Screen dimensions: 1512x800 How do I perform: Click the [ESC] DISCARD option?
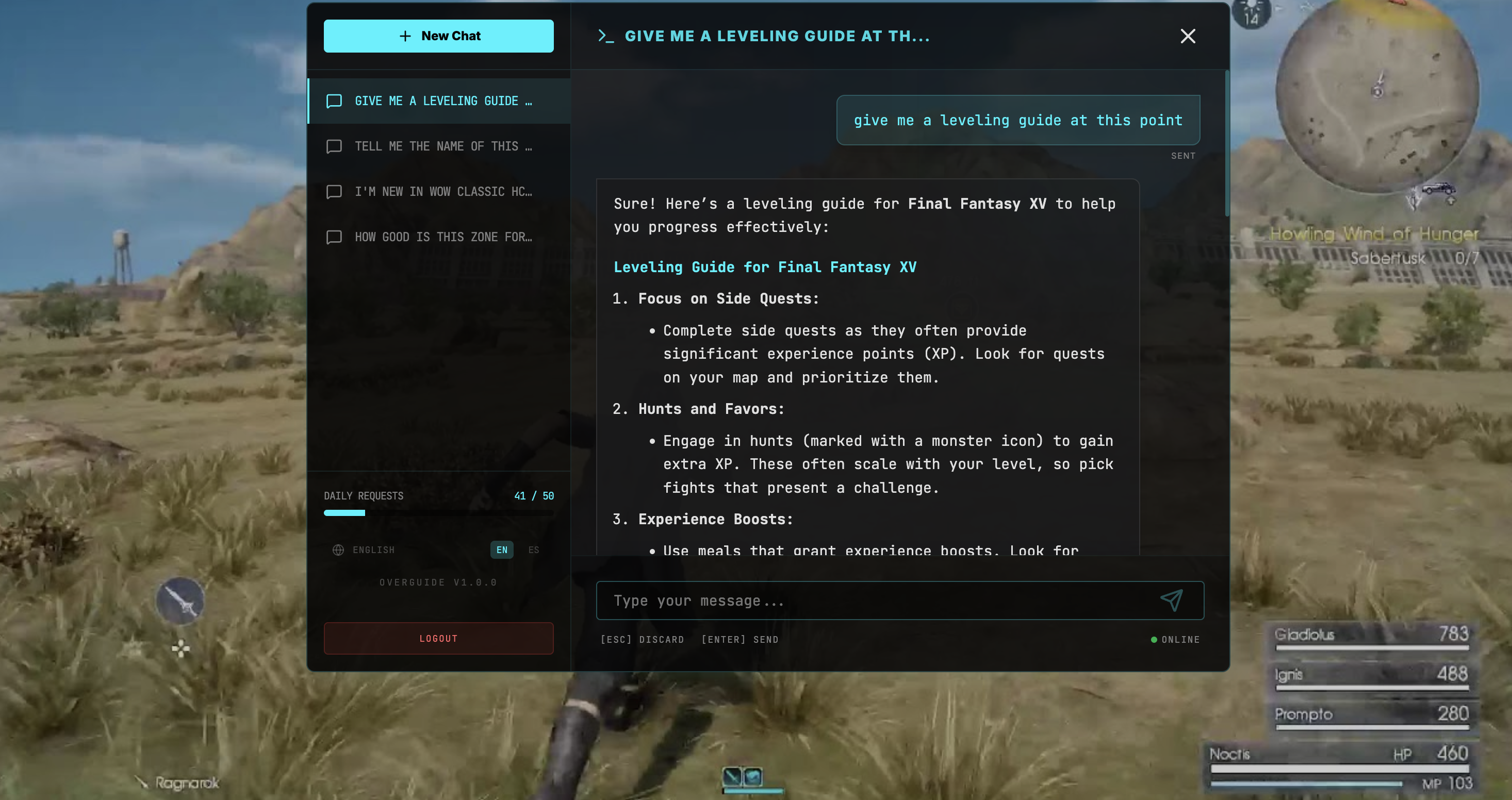[643, 639]
